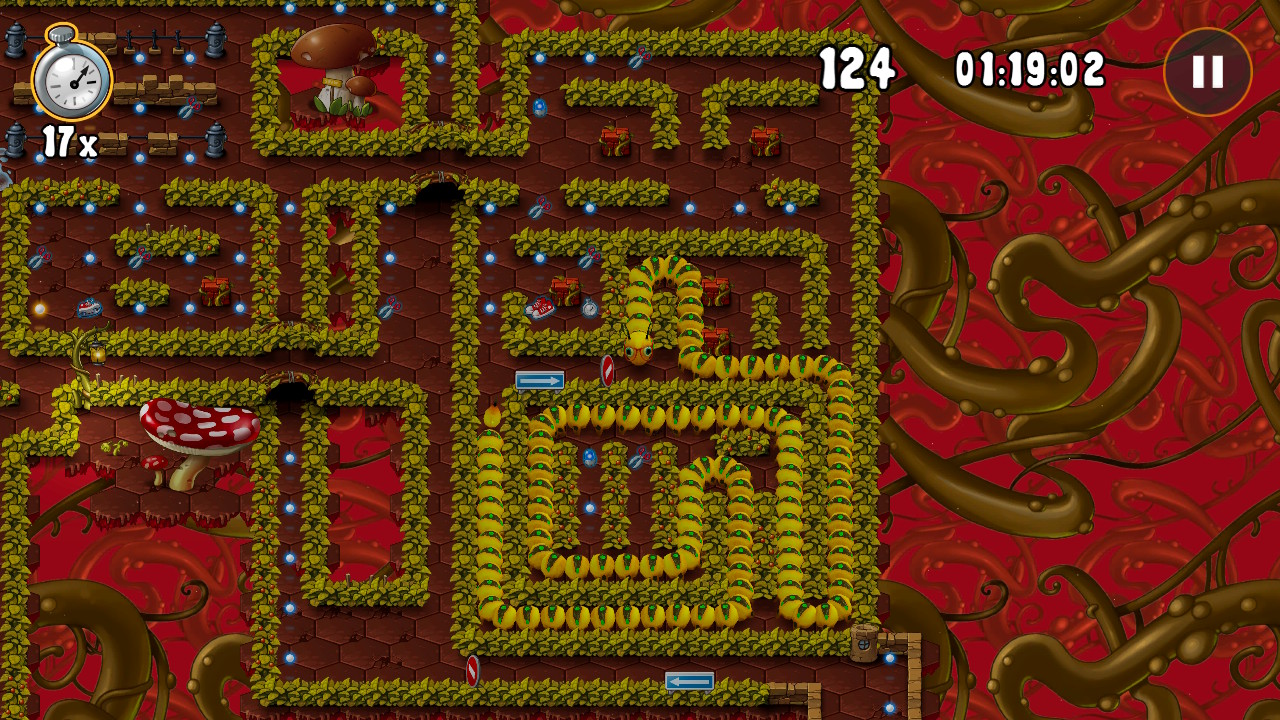Click the Pause icon in the top-right corner
Viewport: 1280px width, 720px height.
pos(1208,72)
